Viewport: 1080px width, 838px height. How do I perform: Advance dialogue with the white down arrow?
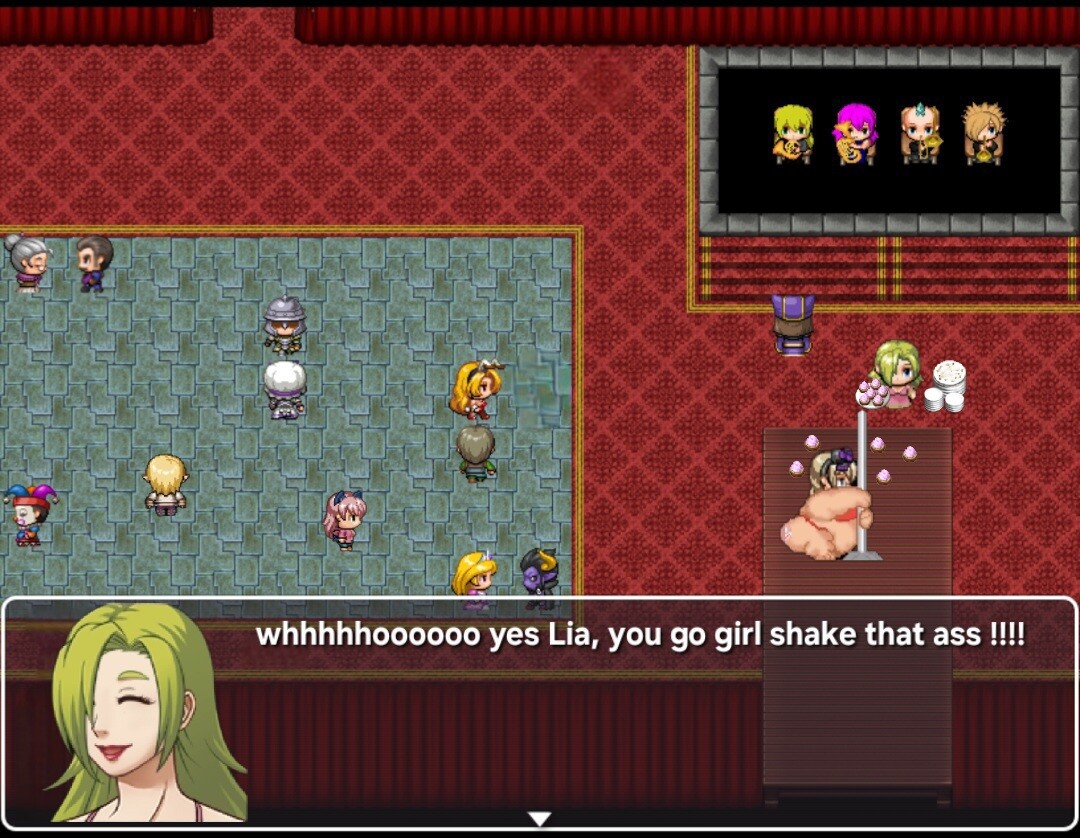tap(540, 819)
